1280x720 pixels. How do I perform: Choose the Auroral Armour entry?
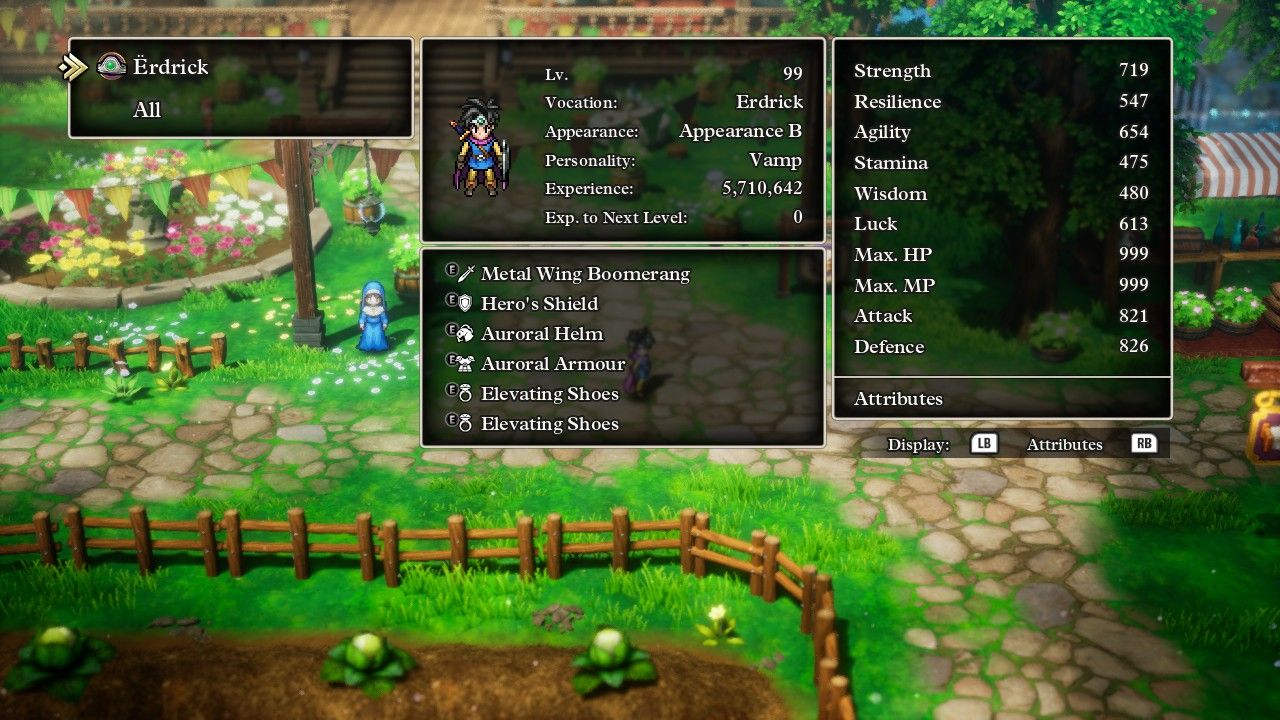(x=552, y=364)
